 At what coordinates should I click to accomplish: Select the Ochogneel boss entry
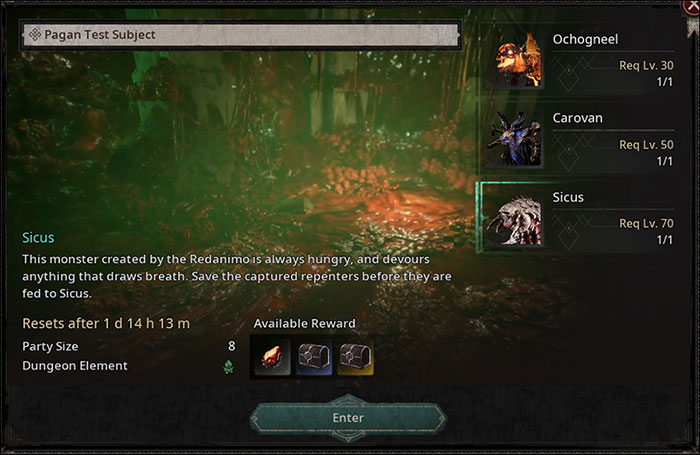(582, 59)
